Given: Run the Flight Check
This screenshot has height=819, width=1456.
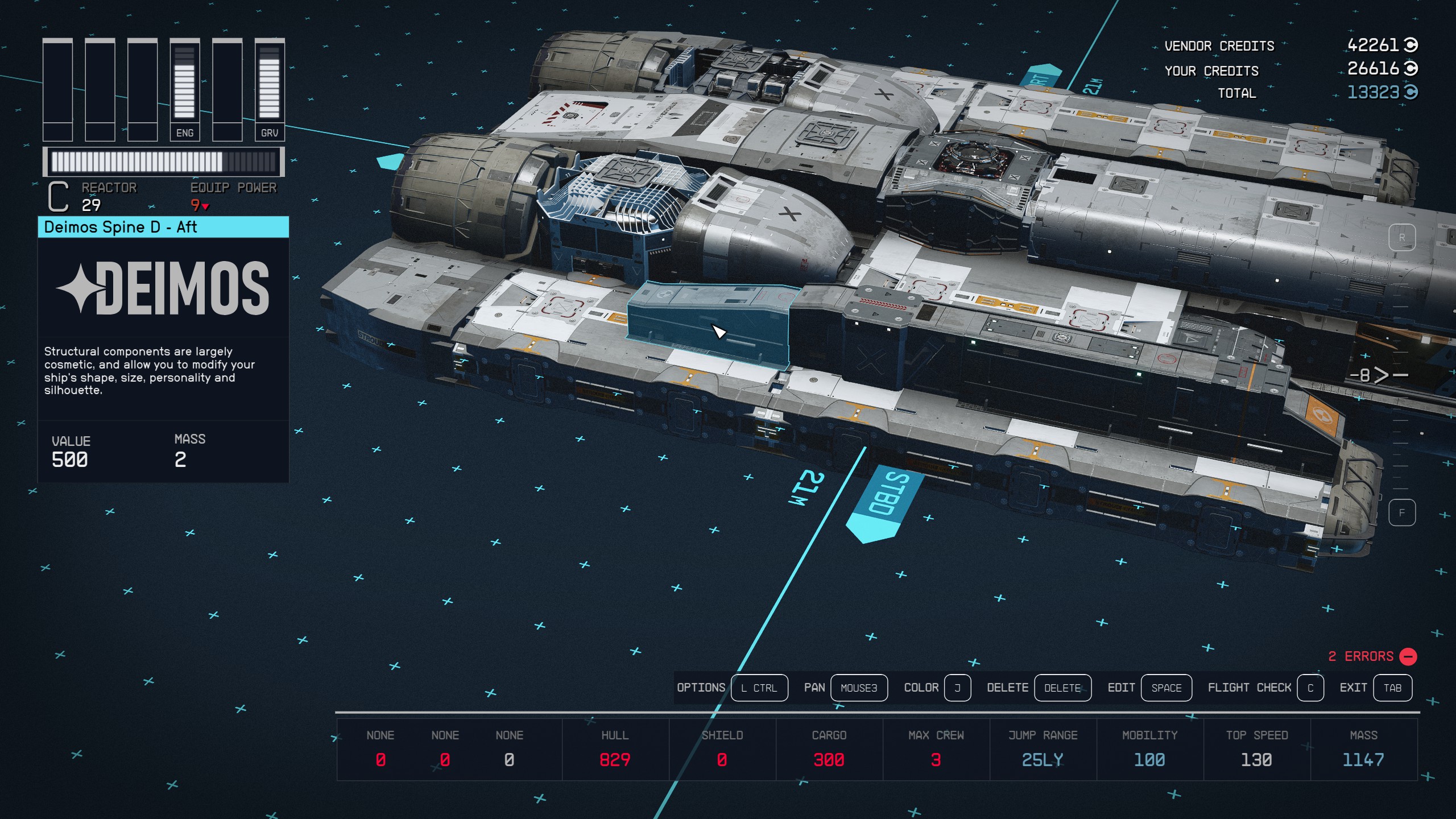Looking at the screenshot, I should coord(1310,688).
